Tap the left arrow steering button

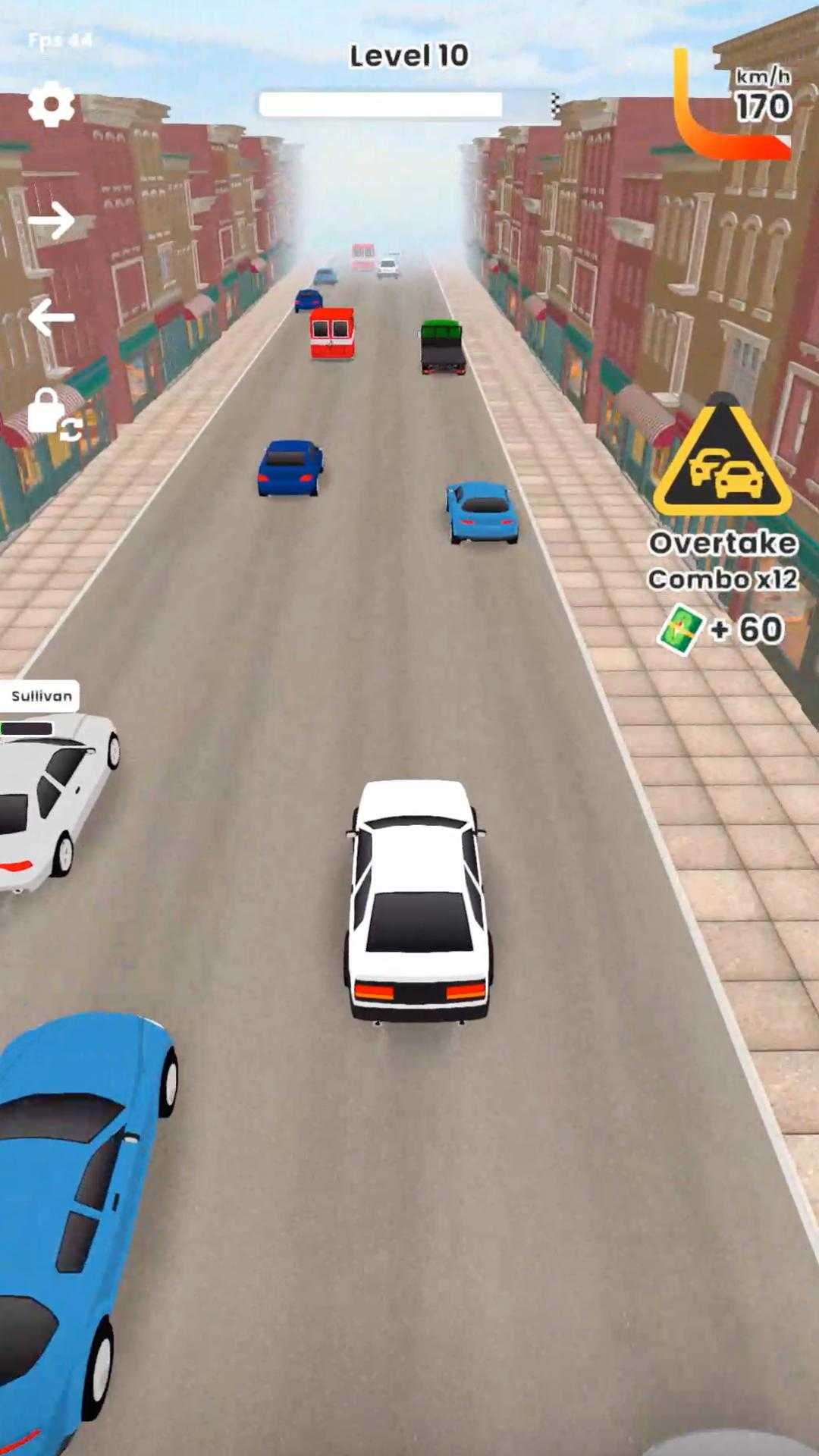(52, 316)
